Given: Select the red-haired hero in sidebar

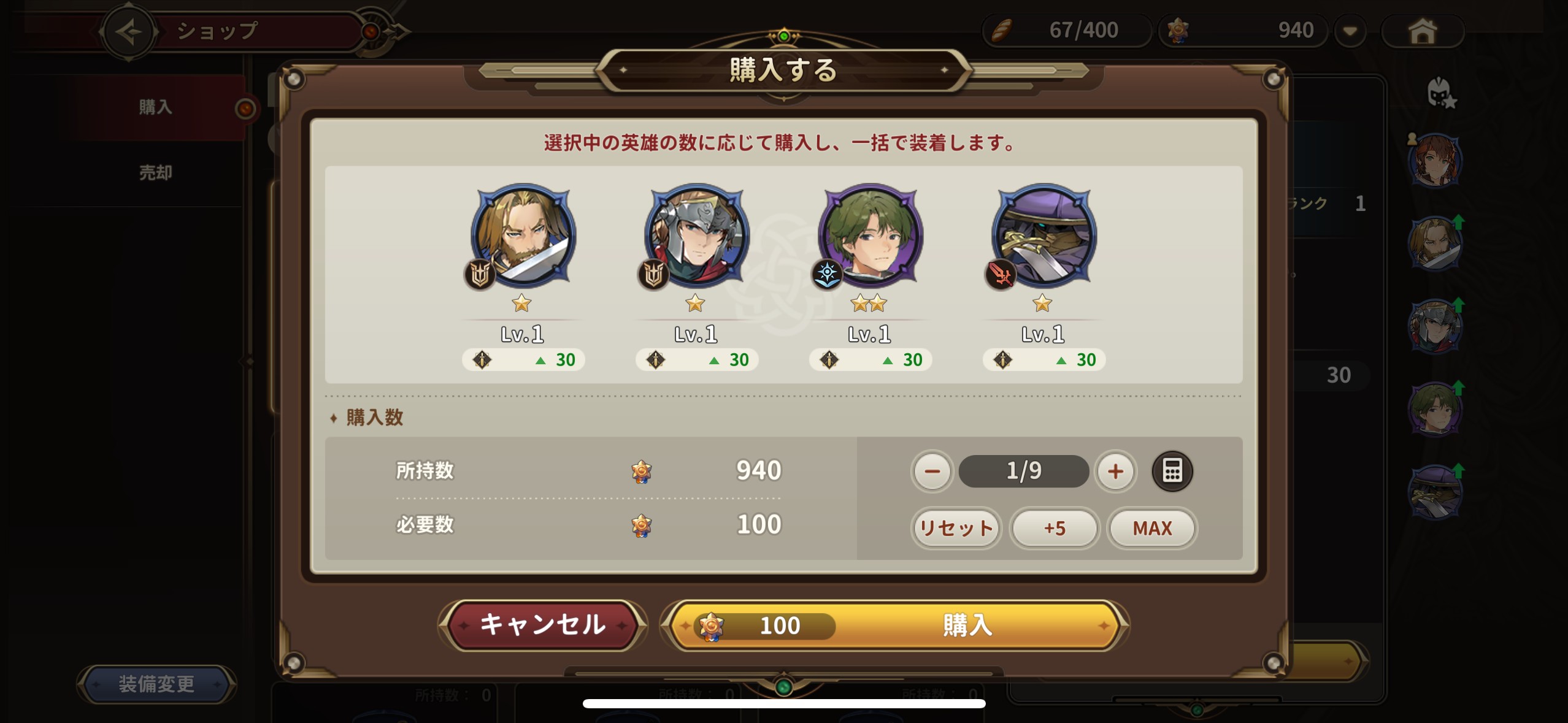Looking at the screenshot, I should click(x=1434, y=161).
